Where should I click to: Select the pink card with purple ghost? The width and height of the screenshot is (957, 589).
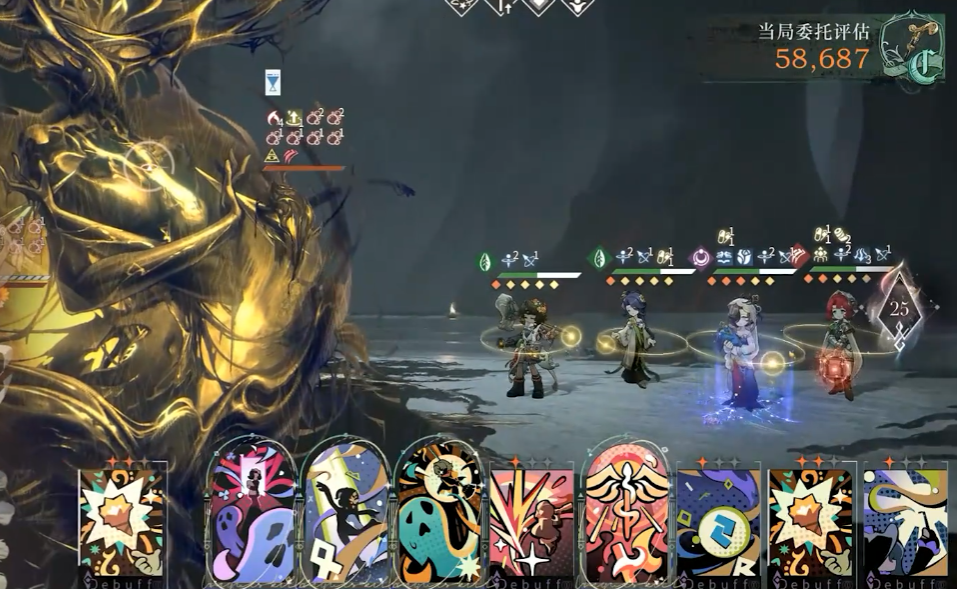coord(253,515)
